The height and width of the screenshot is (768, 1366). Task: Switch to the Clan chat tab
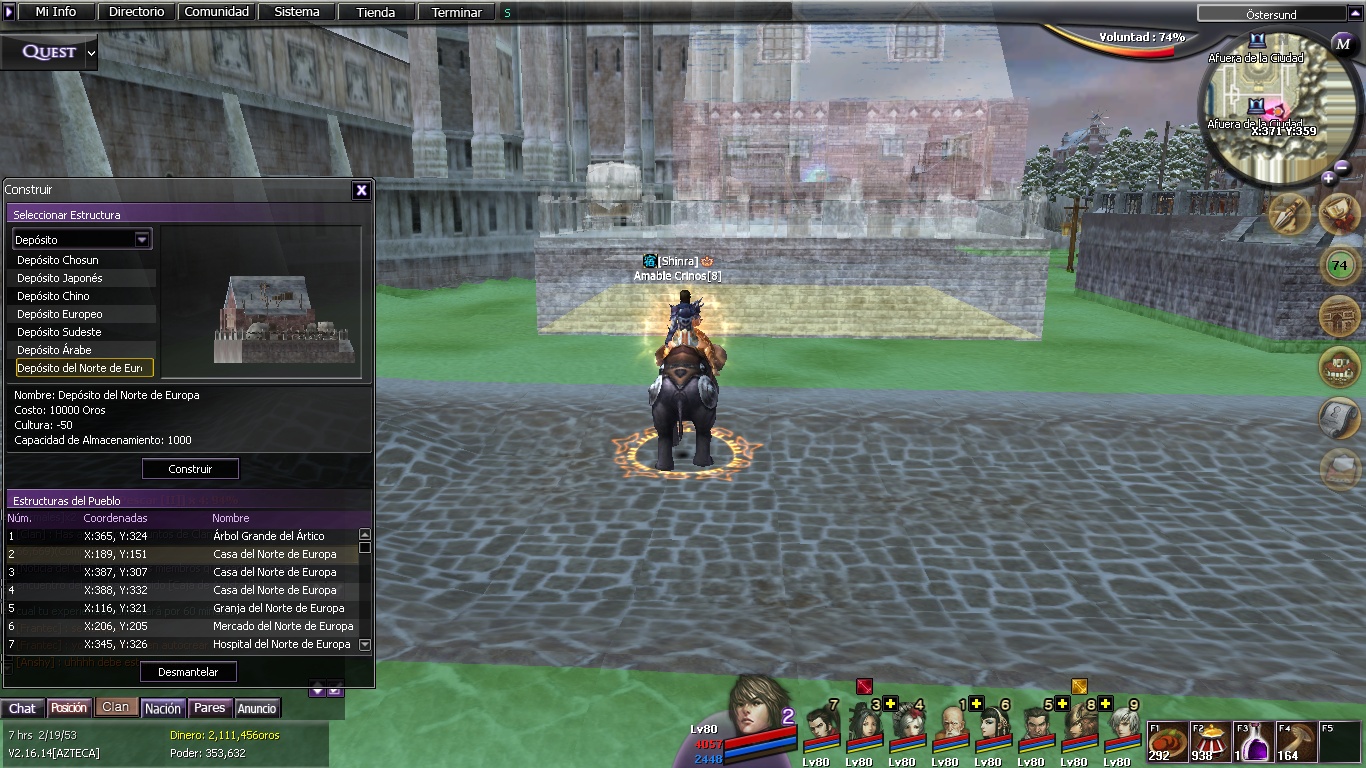[x=115, y=707]
